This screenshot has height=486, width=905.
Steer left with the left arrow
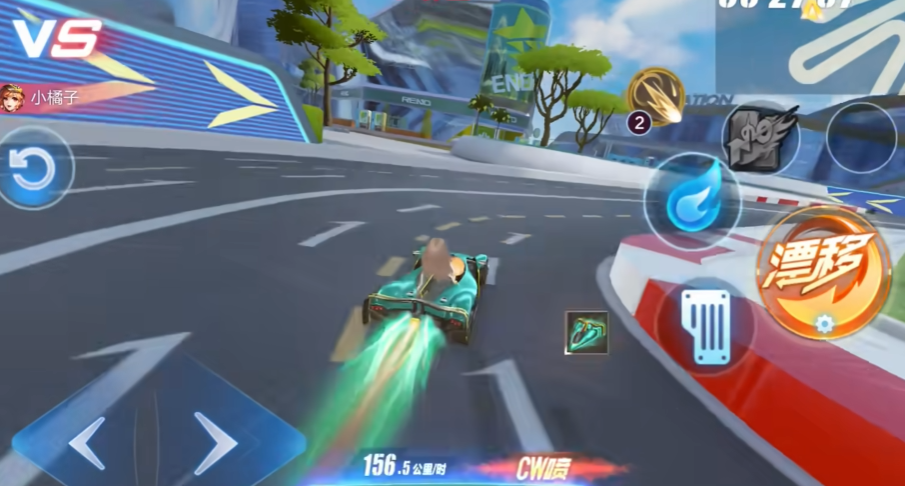(86, 440)
